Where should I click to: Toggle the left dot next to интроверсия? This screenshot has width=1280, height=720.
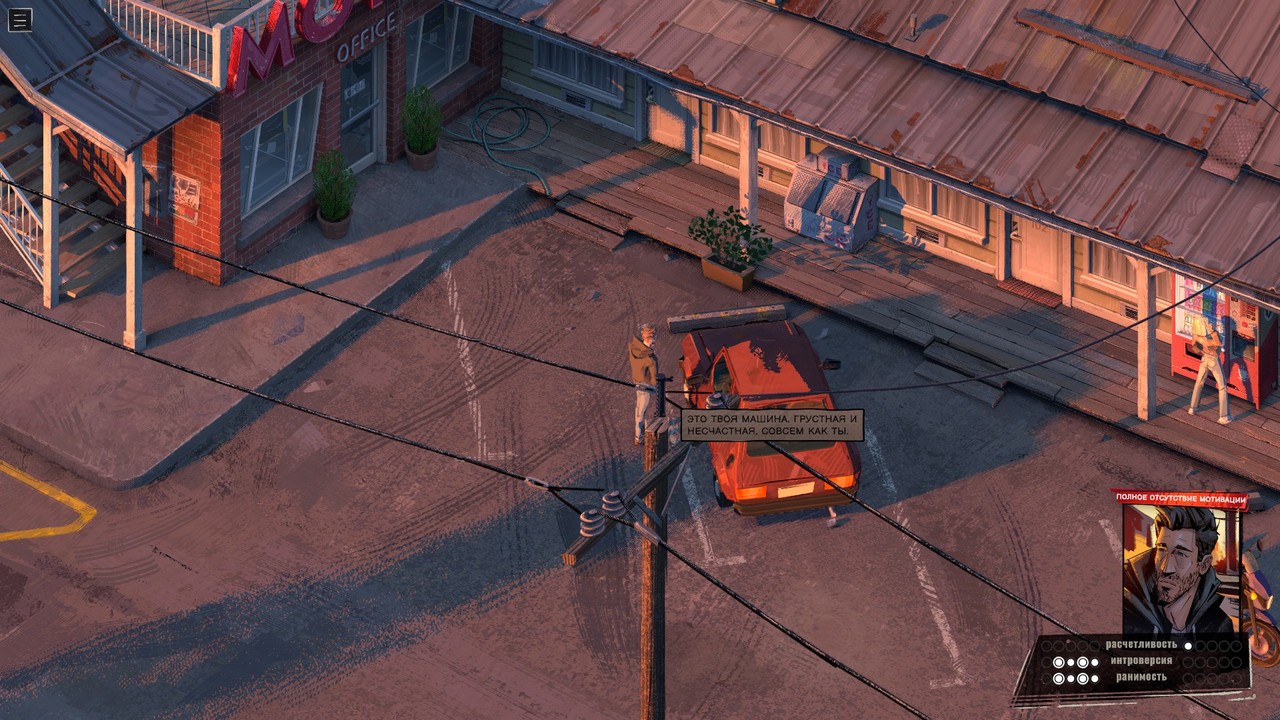click(x=1058, y=661)
